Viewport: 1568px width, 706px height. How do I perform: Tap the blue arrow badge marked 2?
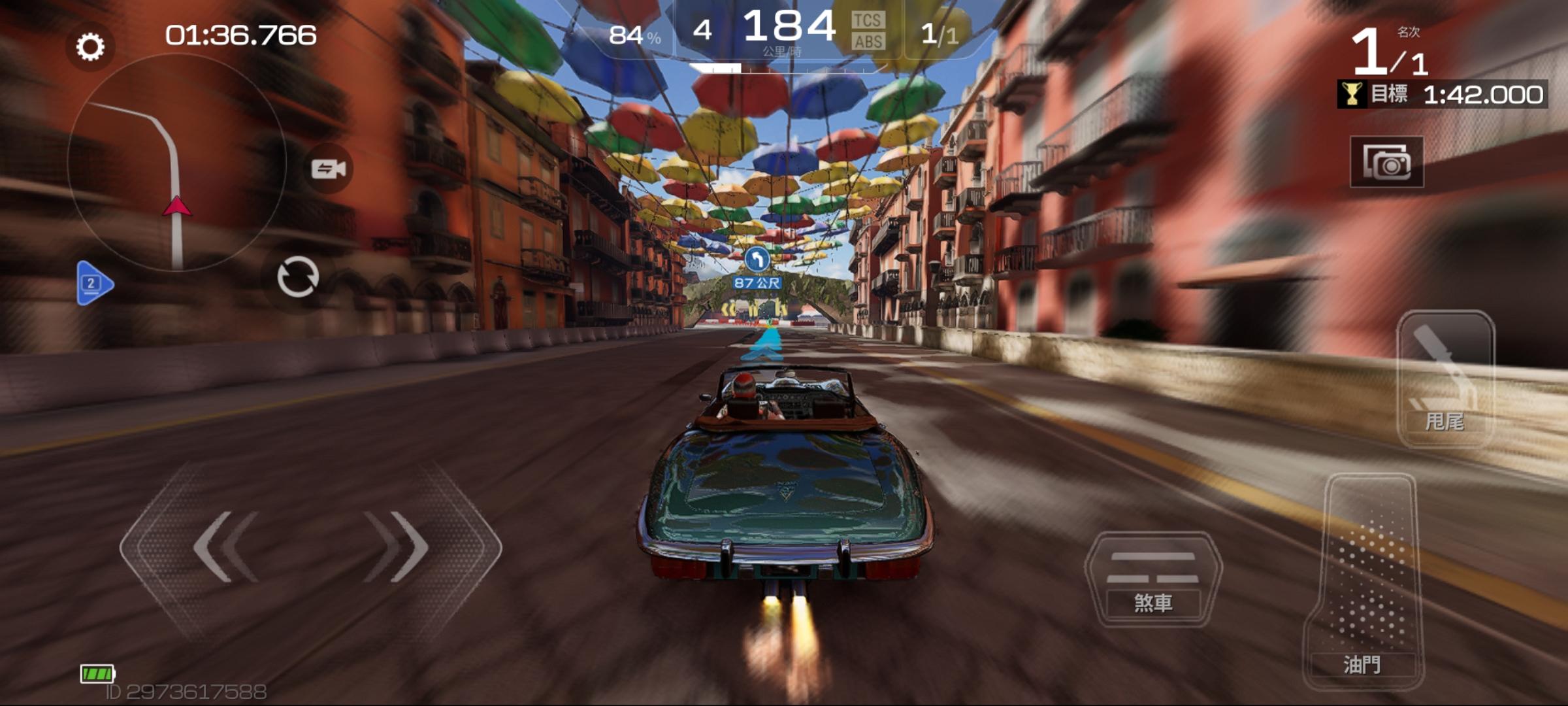pyautogui.click(x=94, y=284)
